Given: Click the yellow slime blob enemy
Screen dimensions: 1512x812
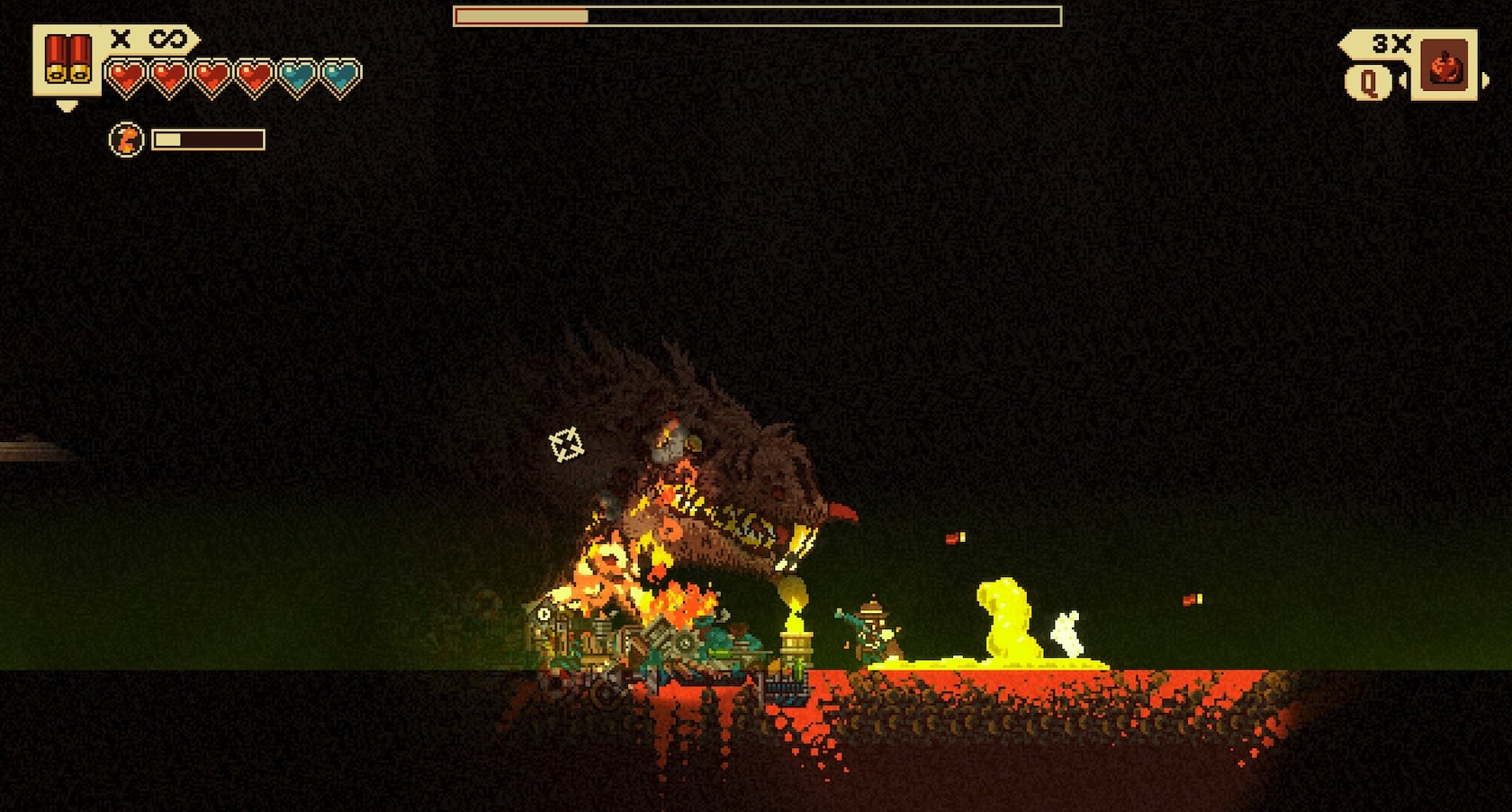Looking at the screenshot, I should pyautogui.click(x=1003, y=621).
